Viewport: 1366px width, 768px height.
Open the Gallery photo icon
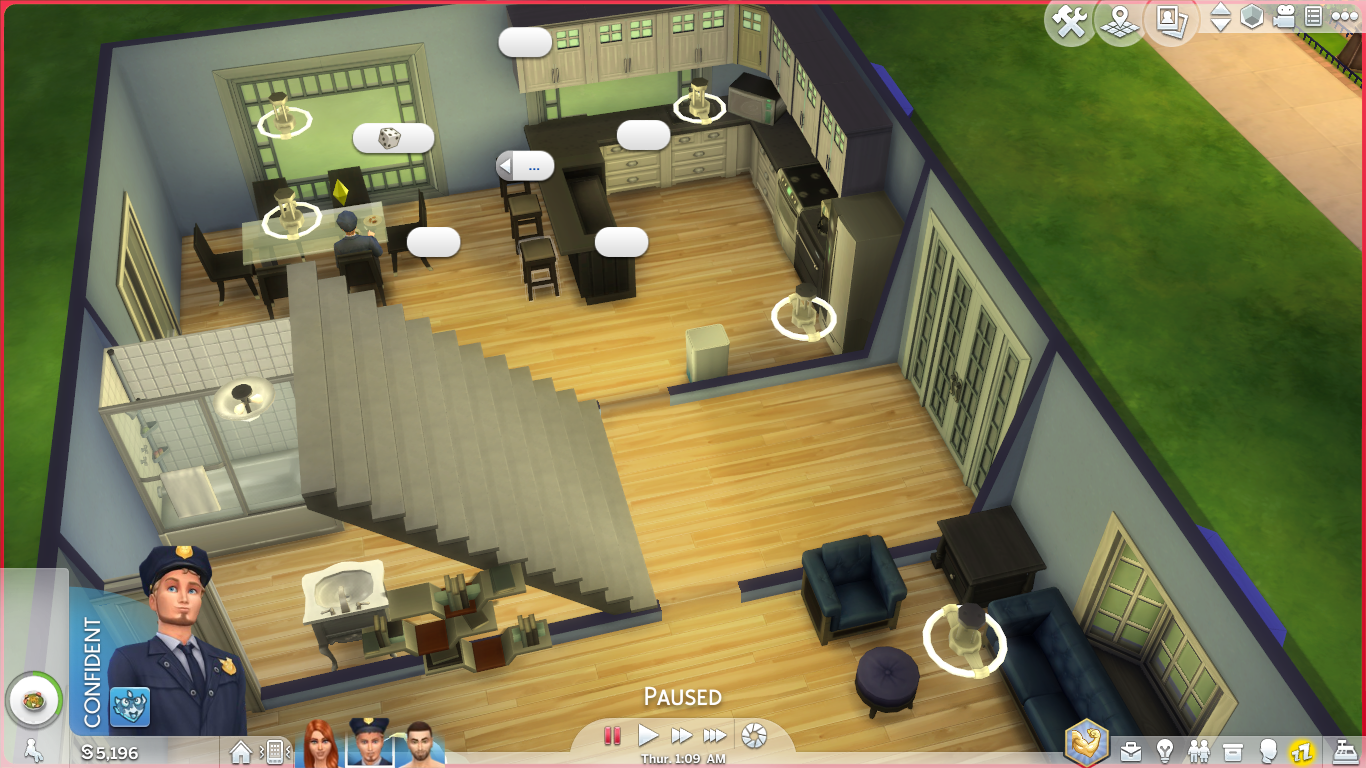(x=1171, y=20)
